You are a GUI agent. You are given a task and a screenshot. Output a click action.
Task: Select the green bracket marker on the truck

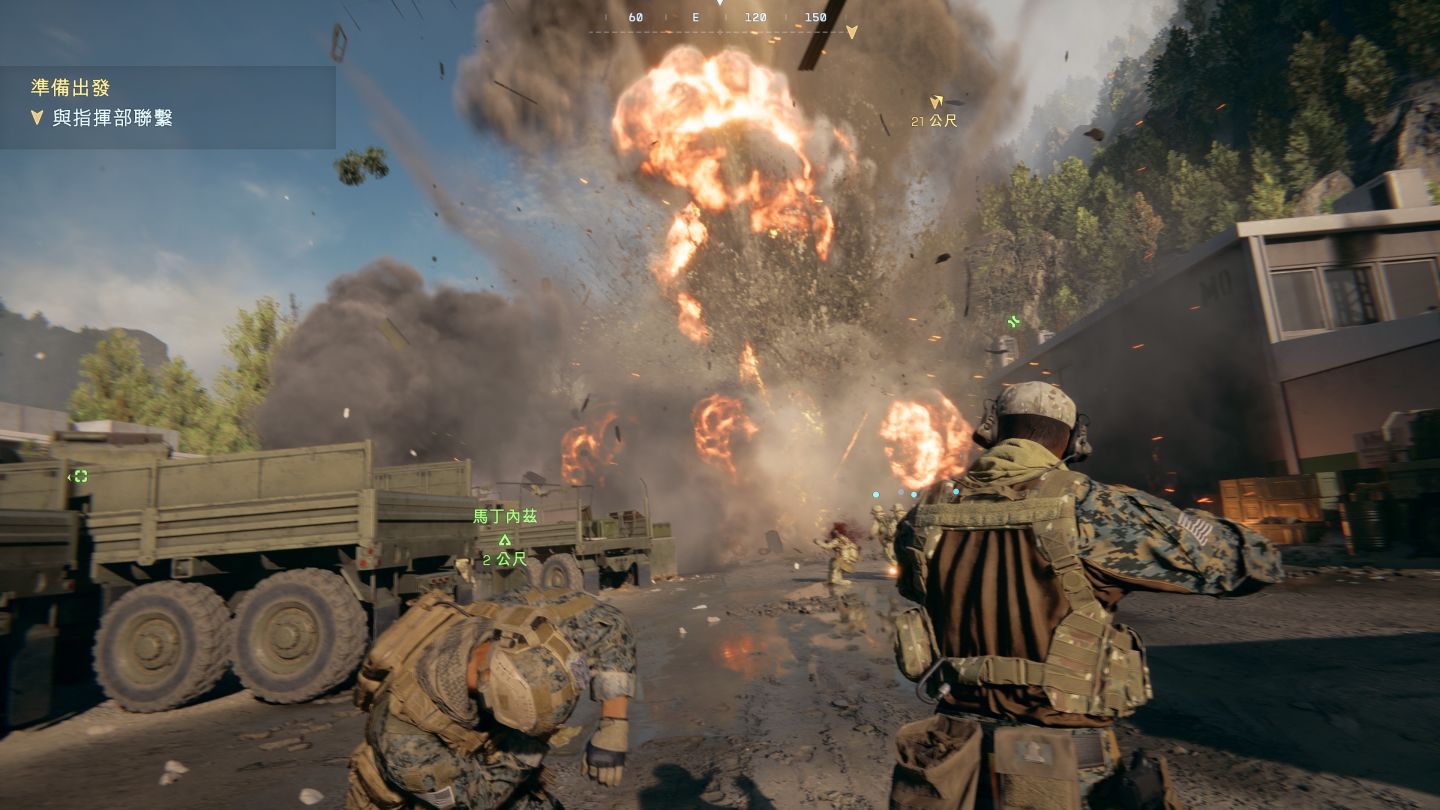click(80, 476)
